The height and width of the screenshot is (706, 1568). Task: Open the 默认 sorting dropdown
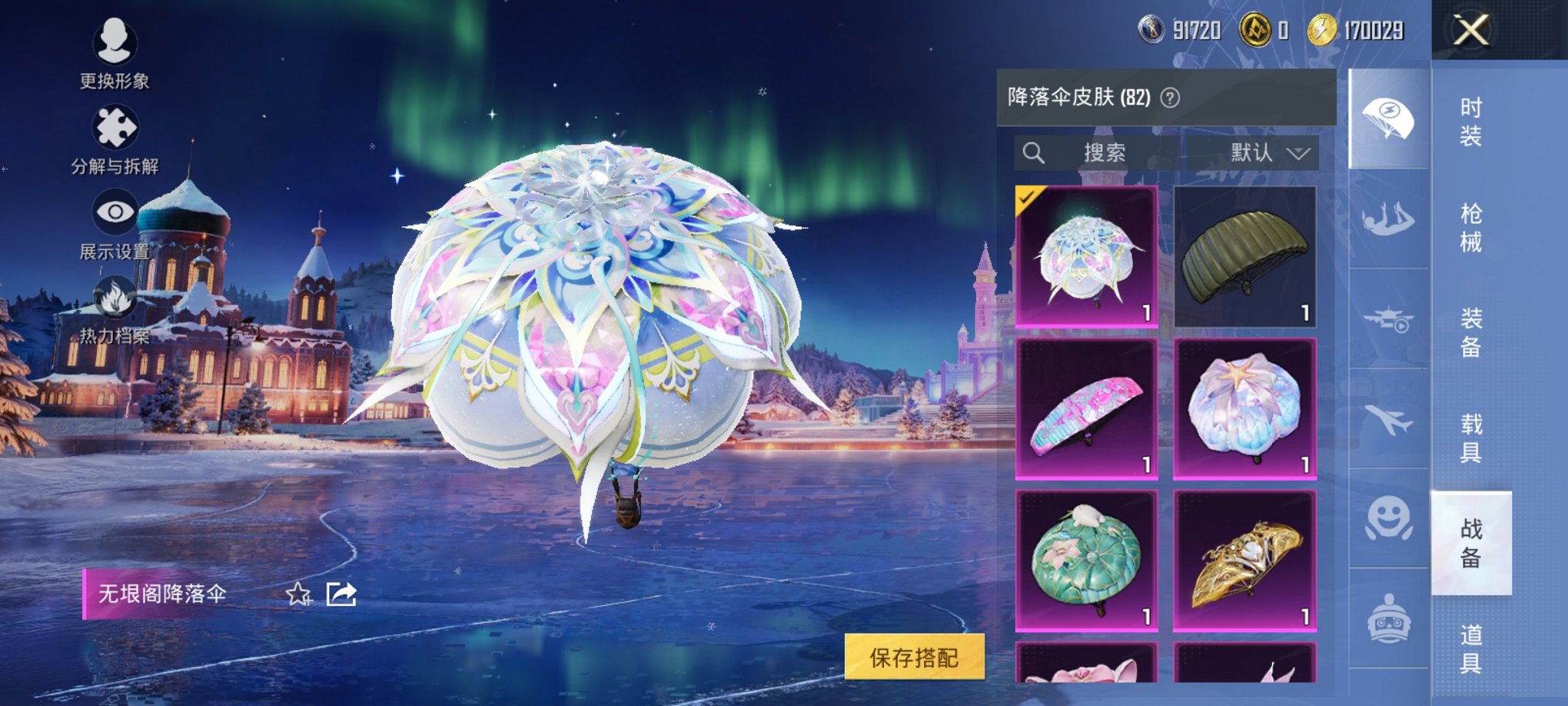point(1266,153)
